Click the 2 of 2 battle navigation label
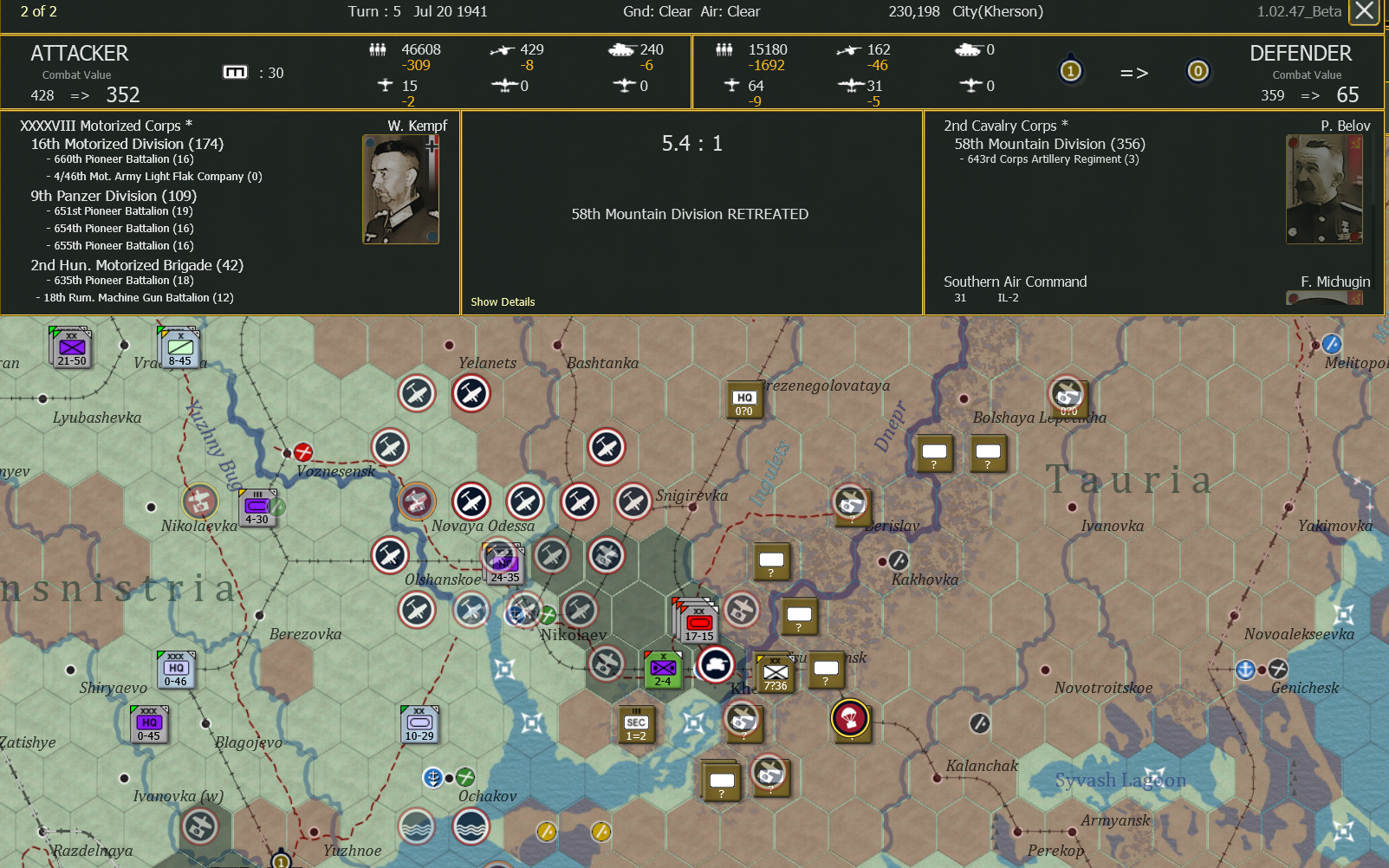The width and height of the screenshot is (1389, 868). pyautogui.click(x=38, y=12)
